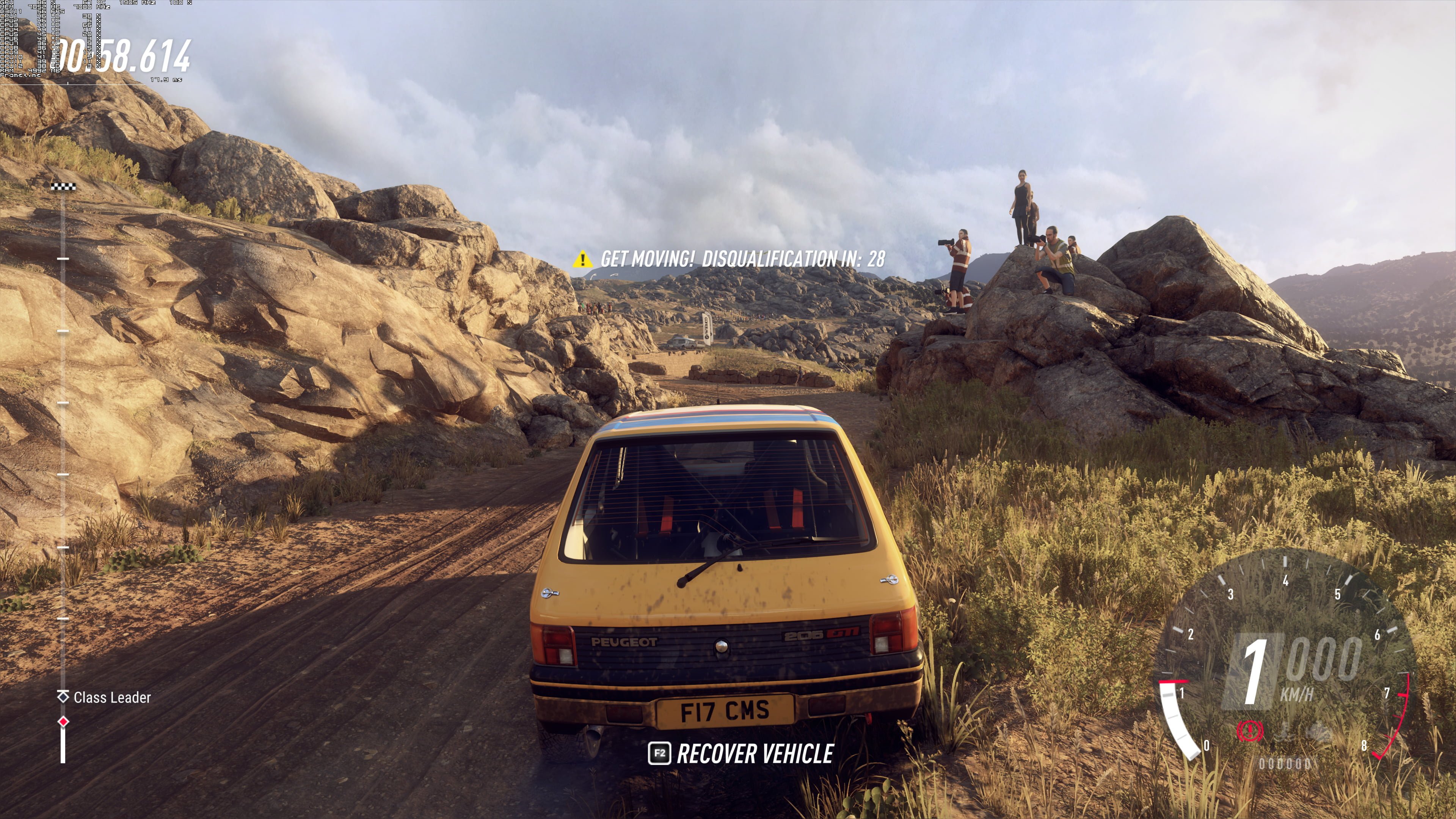Select the red diamond player position marker
Image resolution: width=1456 pixels, height=819 pixels.
pos(63,721)
